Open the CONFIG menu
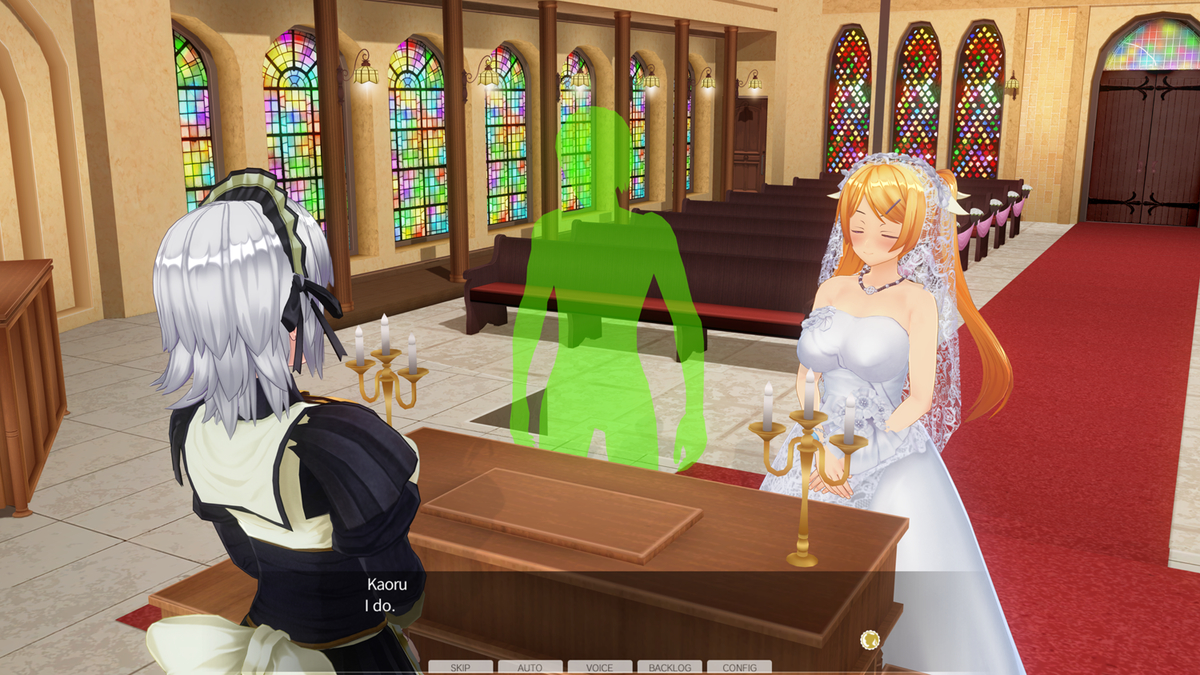This screenshot has width=1200, height=675. tap(739, 667)
